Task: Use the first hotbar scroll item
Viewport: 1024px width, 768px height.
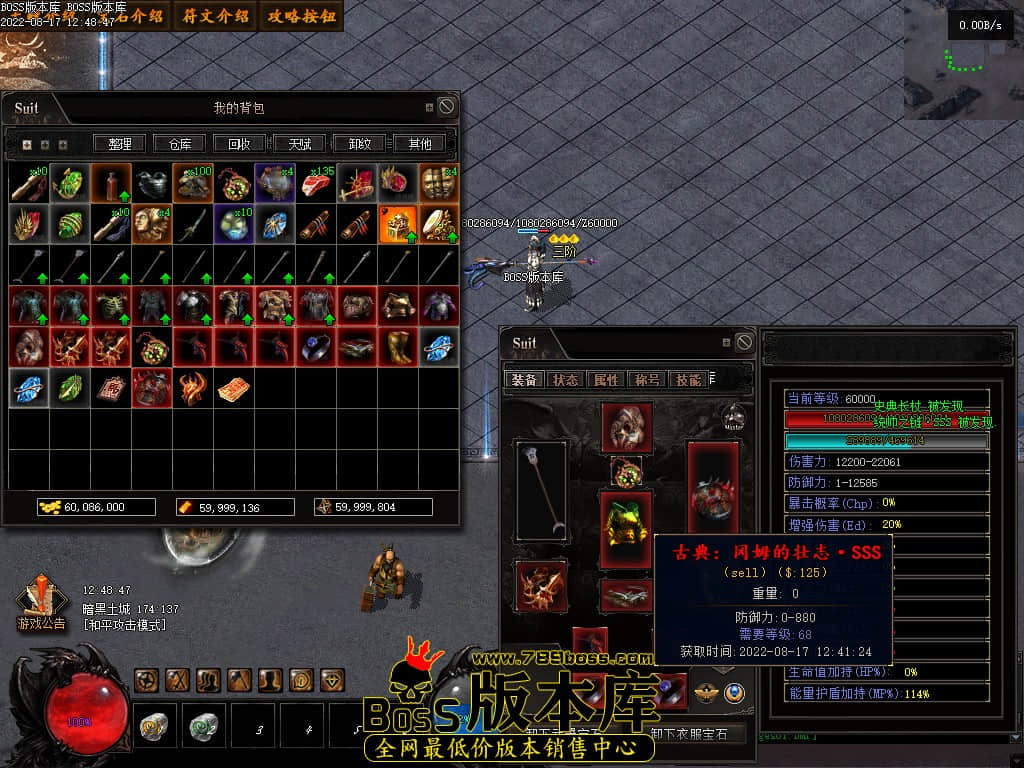Action: click(155, 727)
